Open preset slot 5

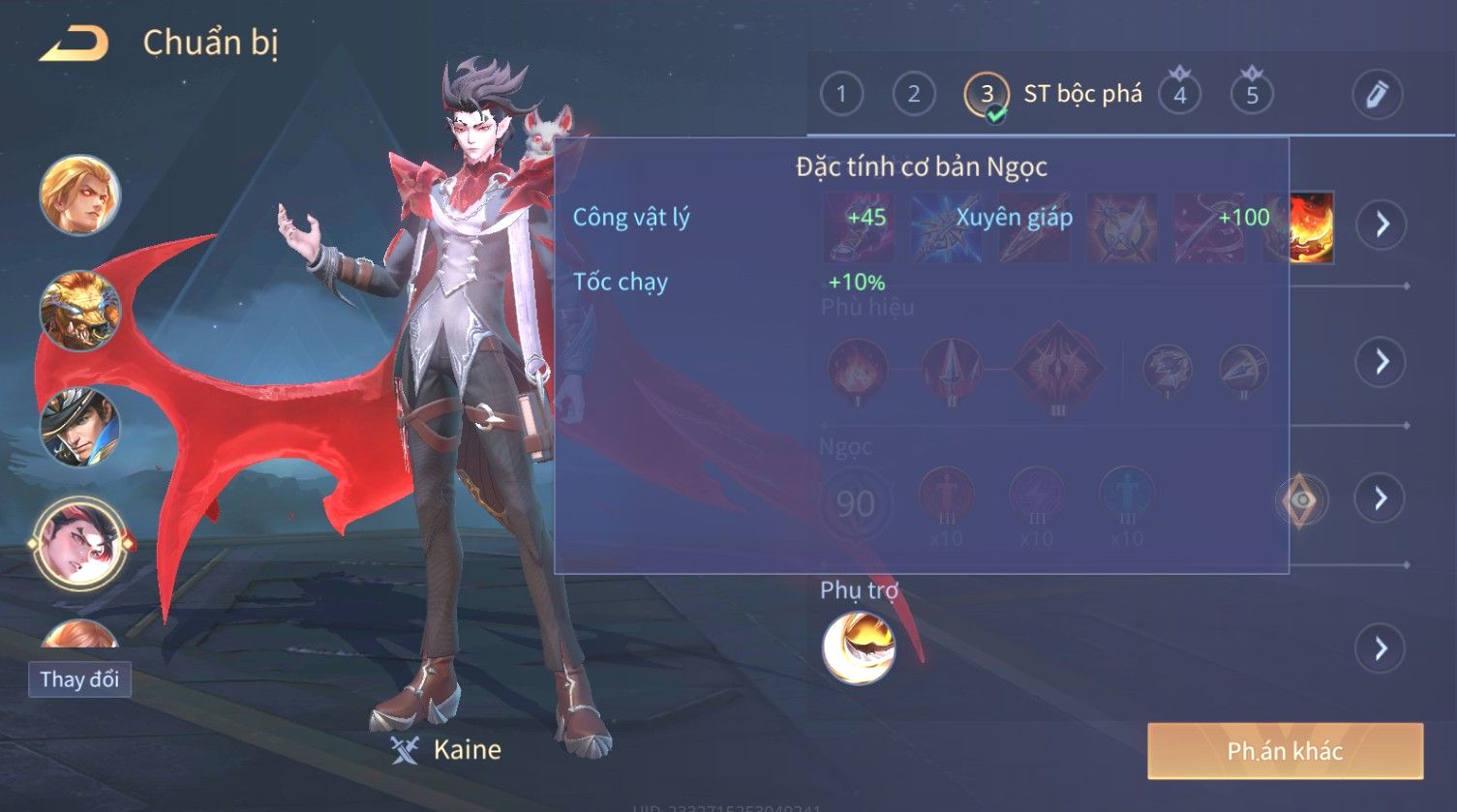[1252, 95]
